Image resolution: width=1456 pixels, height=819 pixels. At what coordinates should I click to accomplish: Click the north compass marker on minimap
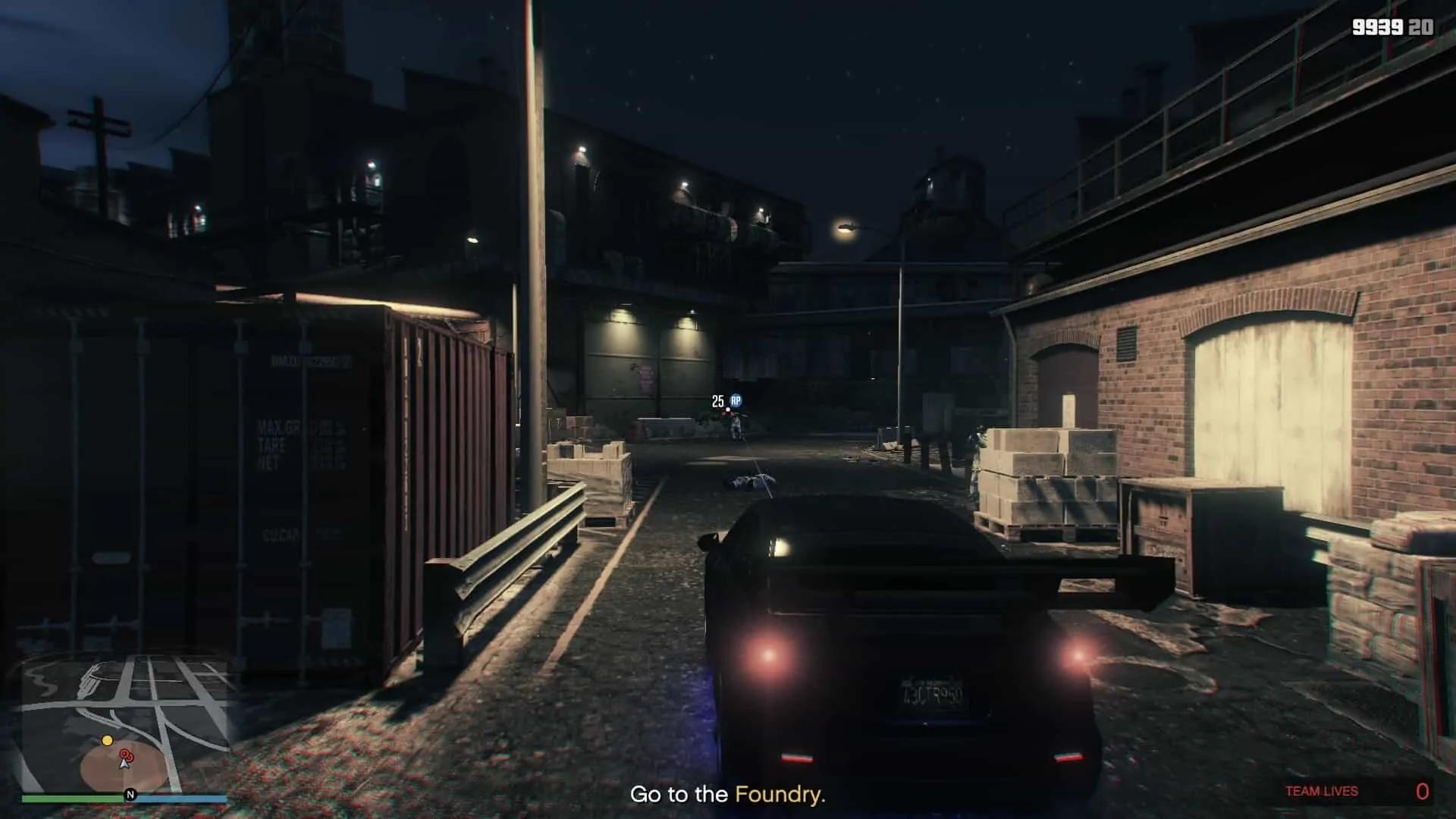pos(130,795)
